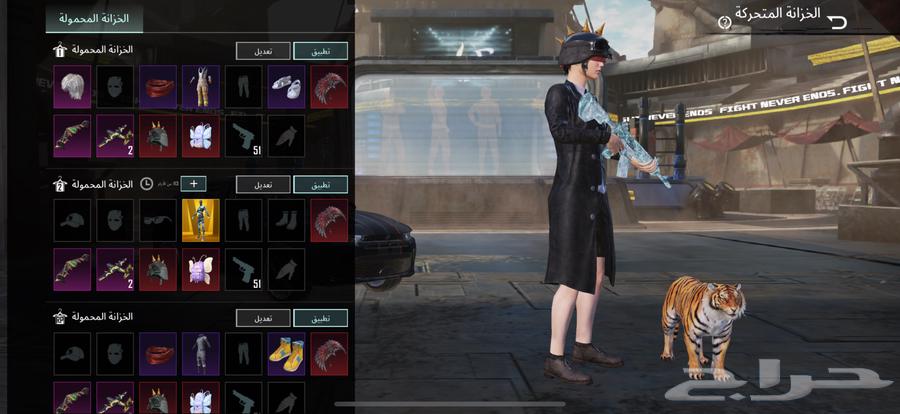
Task: Select the white shoes slot in preset 1
Action: (287, 87)
